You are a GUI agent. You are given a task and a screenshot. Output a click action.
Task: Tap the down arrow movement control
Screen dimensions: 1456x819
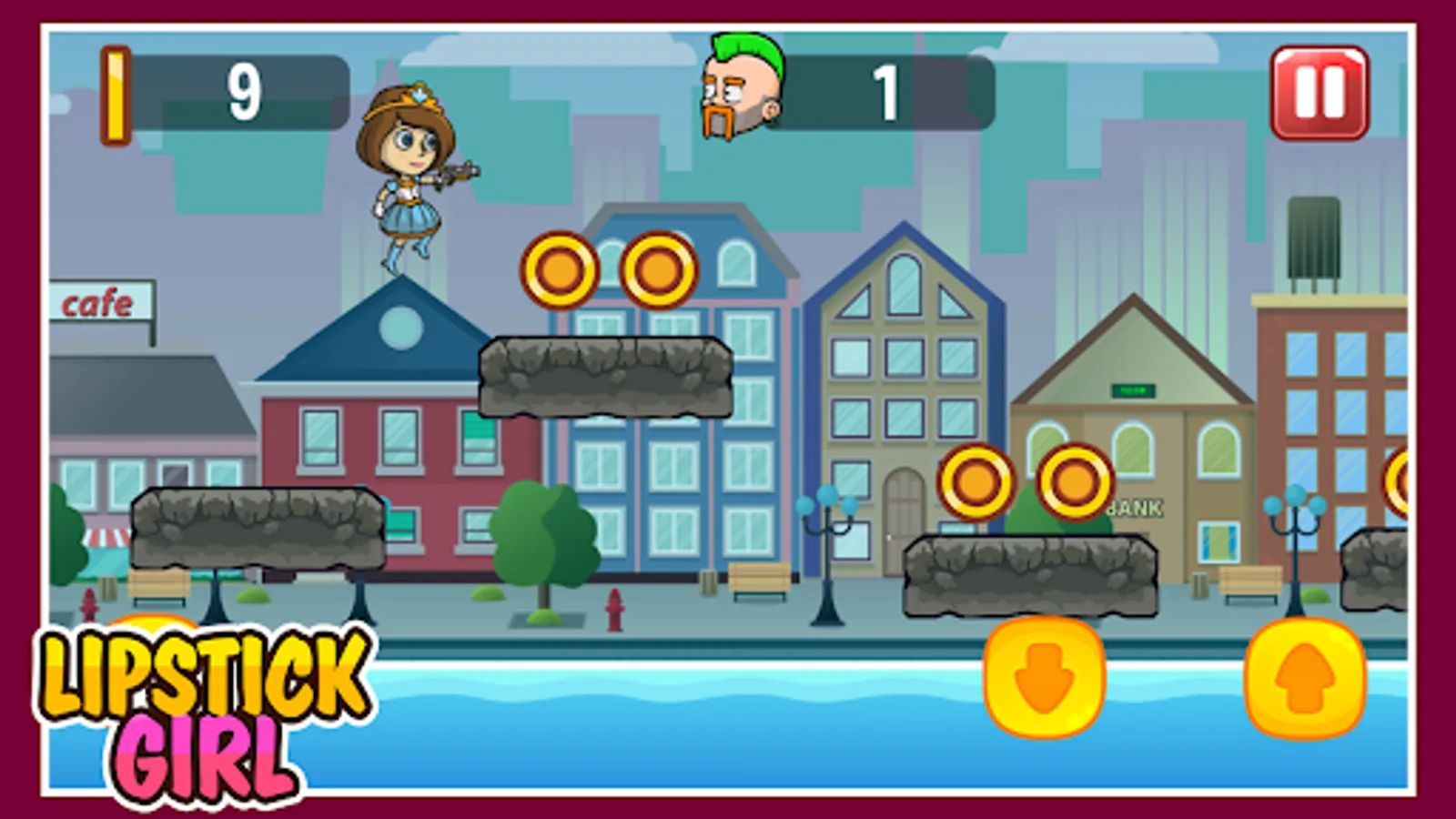(x=1040, y=678)
